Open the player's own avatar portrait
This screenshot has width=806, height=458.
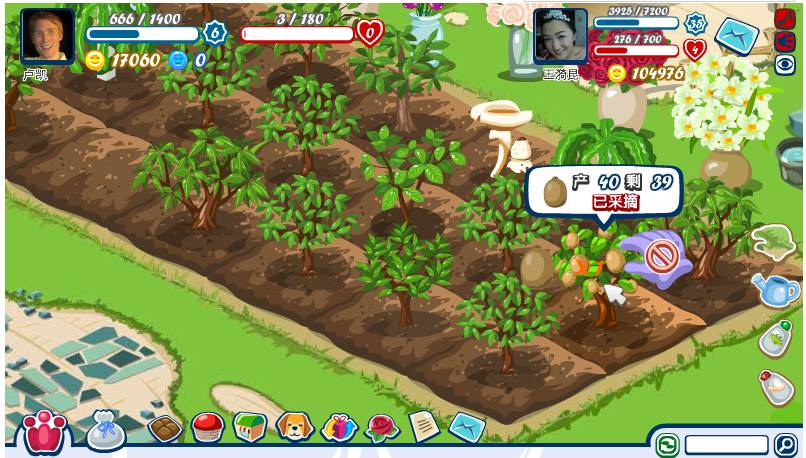(x=47, y=36)
